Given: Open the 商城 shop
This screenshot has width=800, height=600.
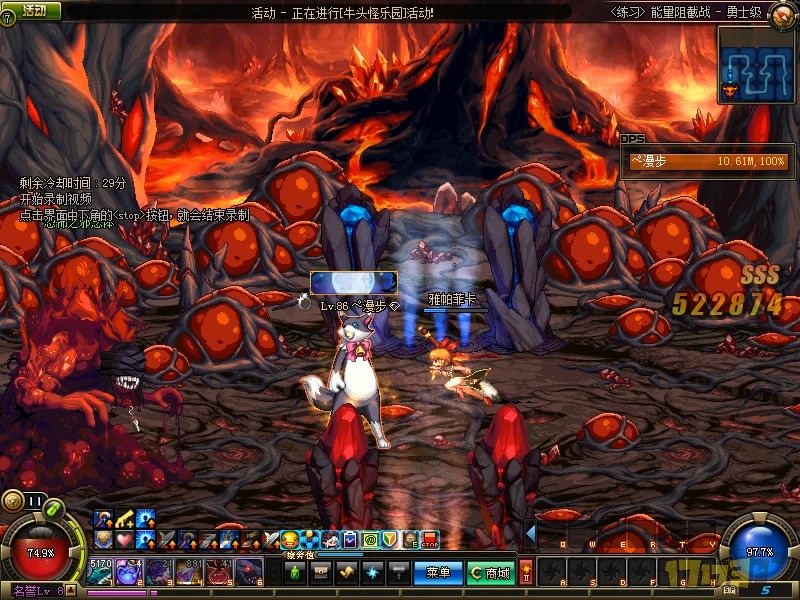Looking at the screenshot, I should [x=490, y=573].
